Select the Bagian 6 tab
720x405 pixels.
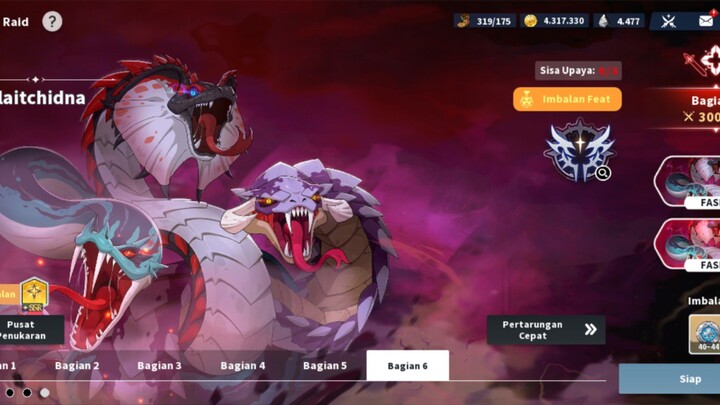click(407, 366)
